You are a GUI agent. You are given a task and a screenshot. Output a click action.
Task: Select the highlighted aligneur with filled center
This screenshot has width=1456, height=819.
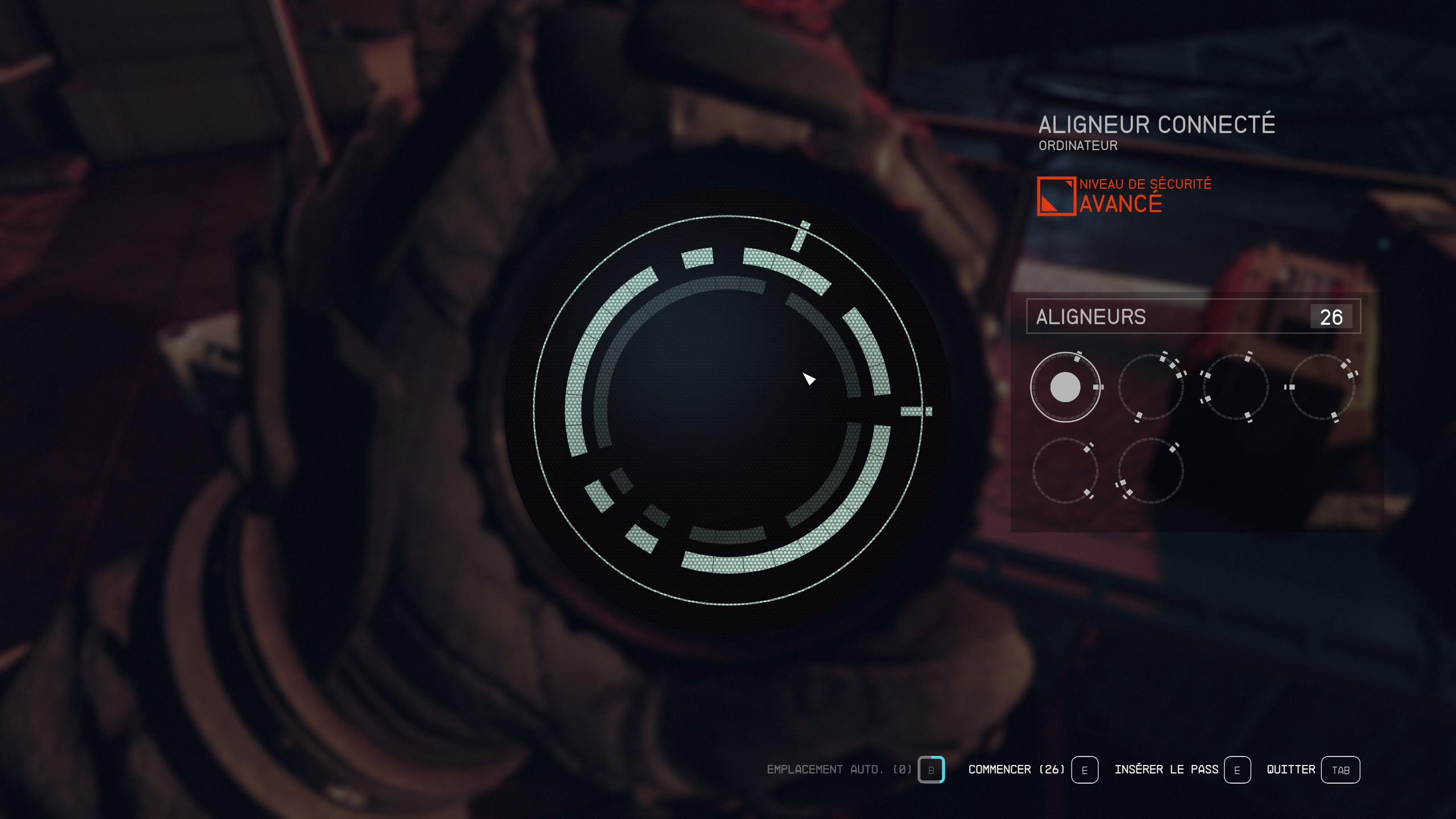point(1065,387)
